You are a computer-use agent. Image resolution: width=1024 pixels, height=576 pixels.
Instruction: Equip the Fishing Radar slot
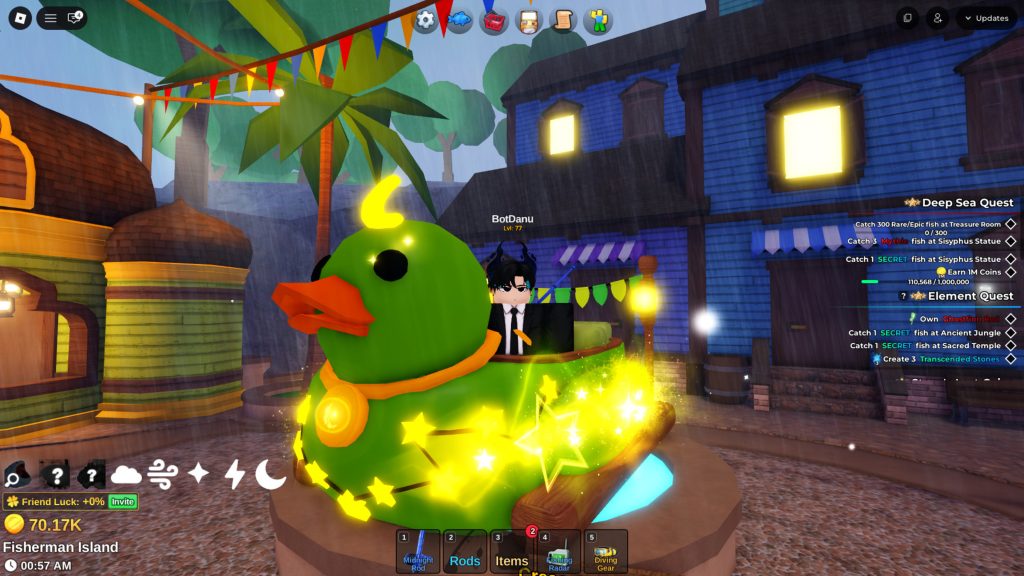(558, 551)
